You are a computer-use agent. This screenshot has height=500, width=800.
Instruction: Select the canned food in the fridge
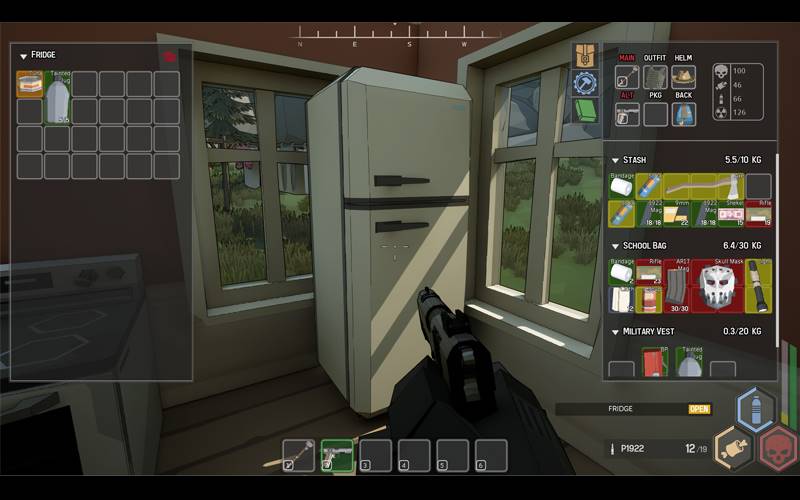point(30,84)
